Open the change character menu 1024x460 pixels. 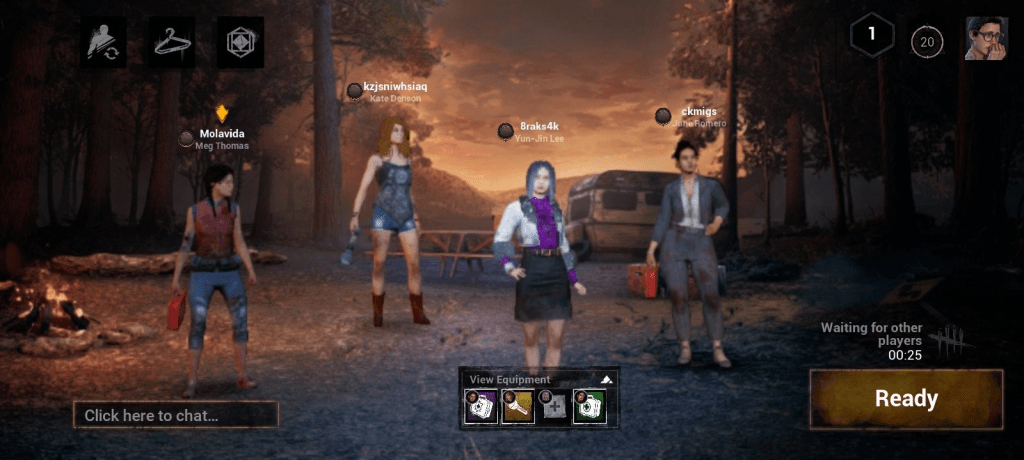point(103,42)
